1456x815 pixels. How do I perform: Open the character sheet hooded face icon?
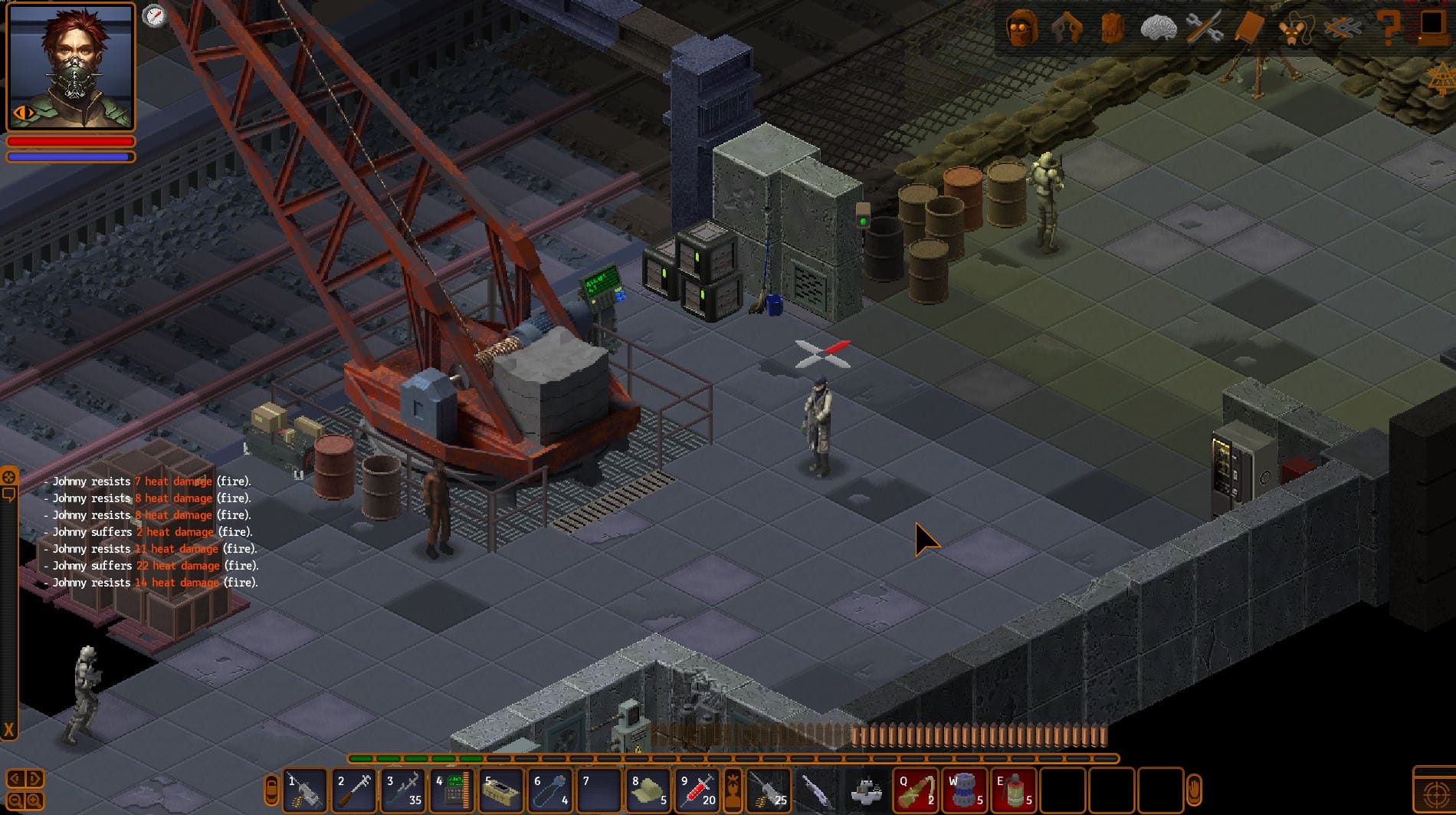[1022, 28]
